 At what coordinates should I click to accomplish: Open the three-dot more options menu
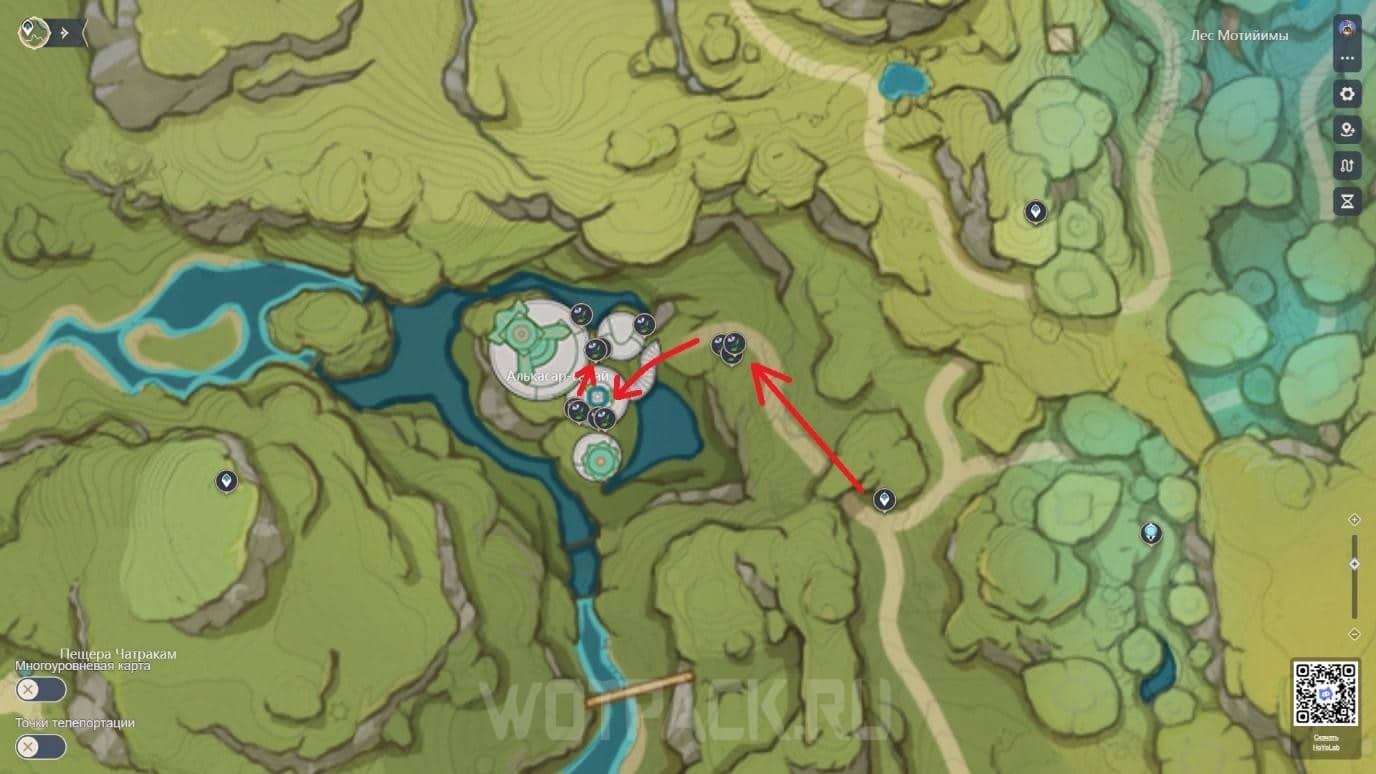coord(1347,58)
